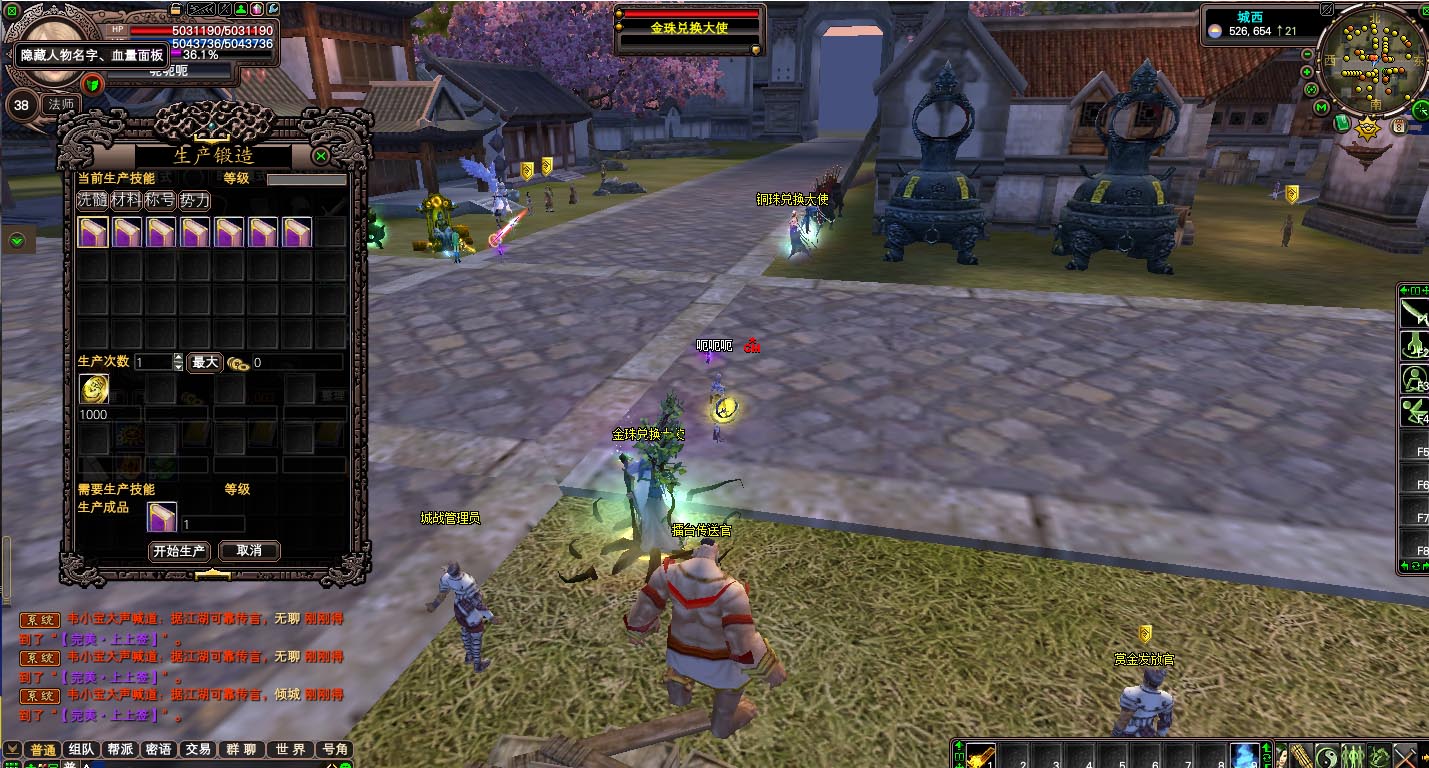
Task: Open the calendar icon below the minimap
Action: (x=1399, y=127)
